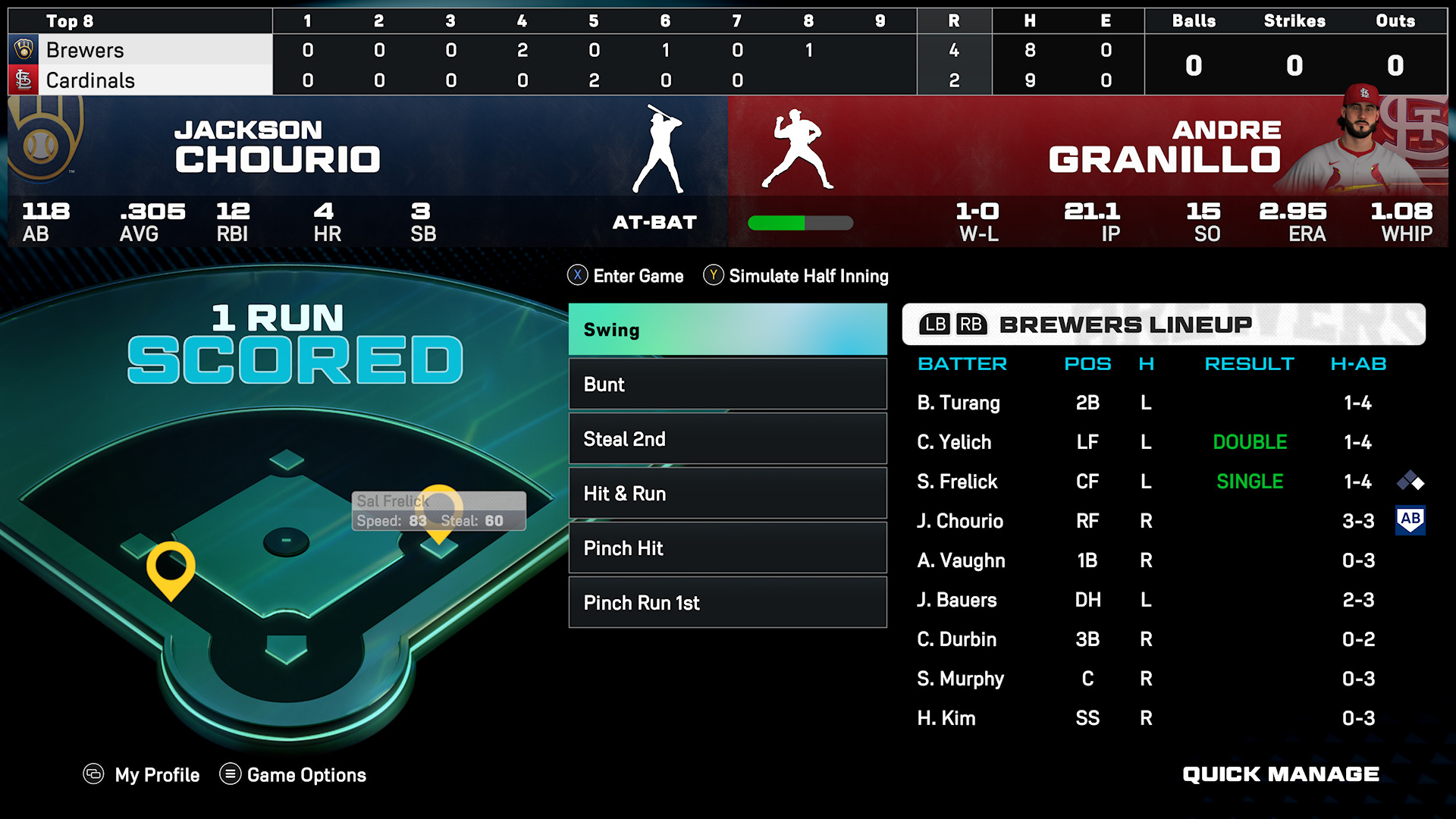Choose H. Kim in the lineup

(x=946, y=718)
